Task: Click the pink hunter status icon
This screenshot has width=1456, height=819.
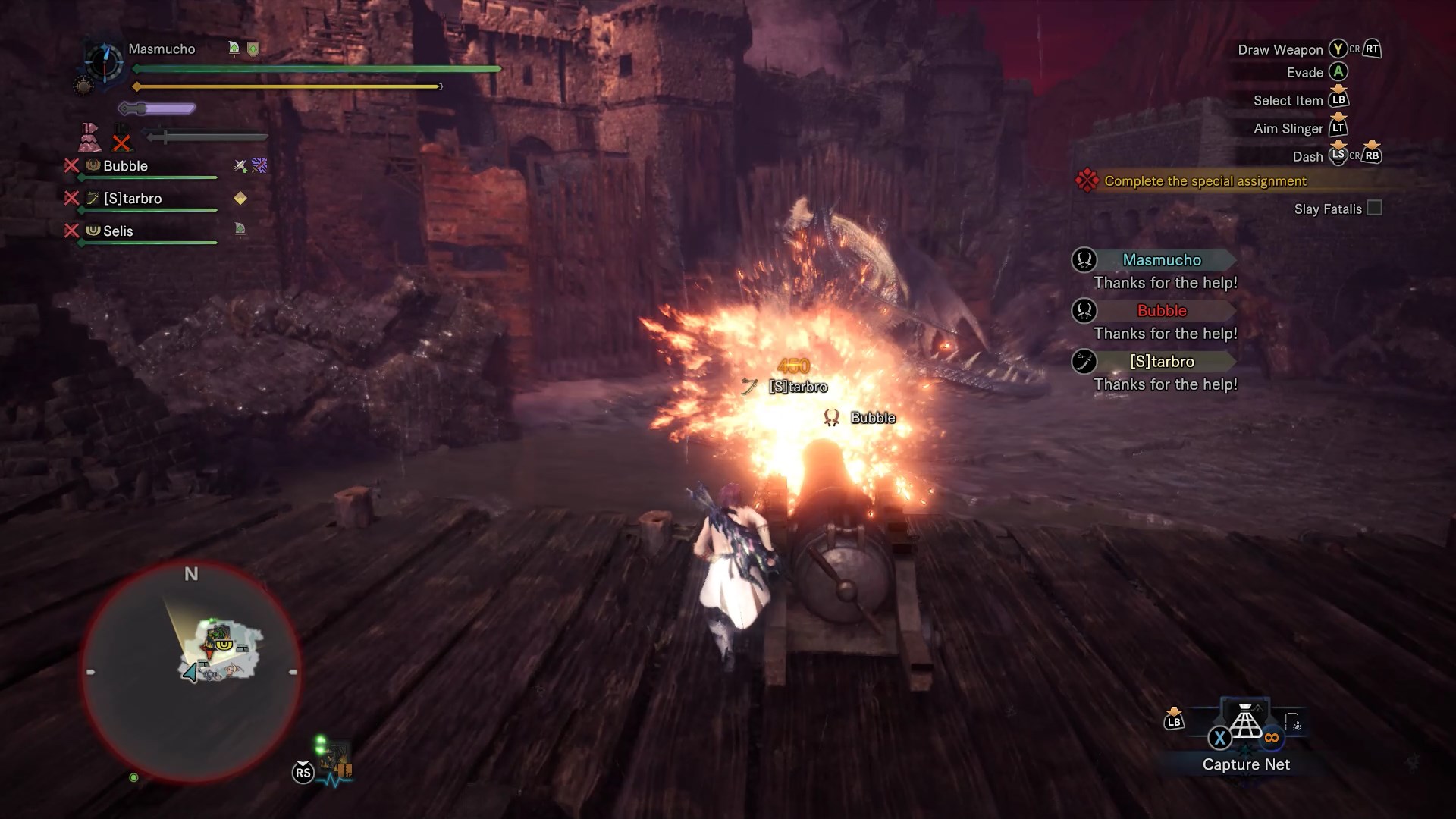Action: [x=89, y=137]
